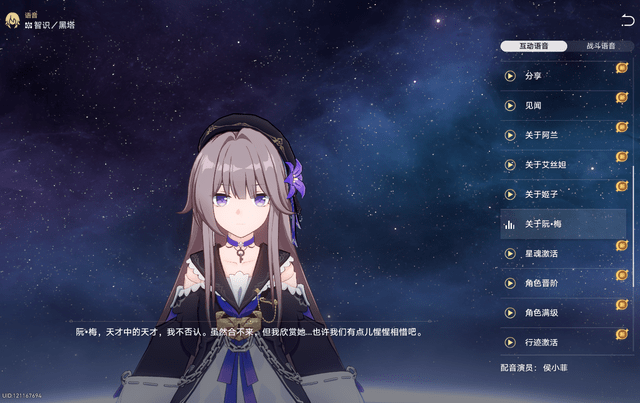Play the 分享 voice line
640x403 pixels.
(x=510, y=75)
